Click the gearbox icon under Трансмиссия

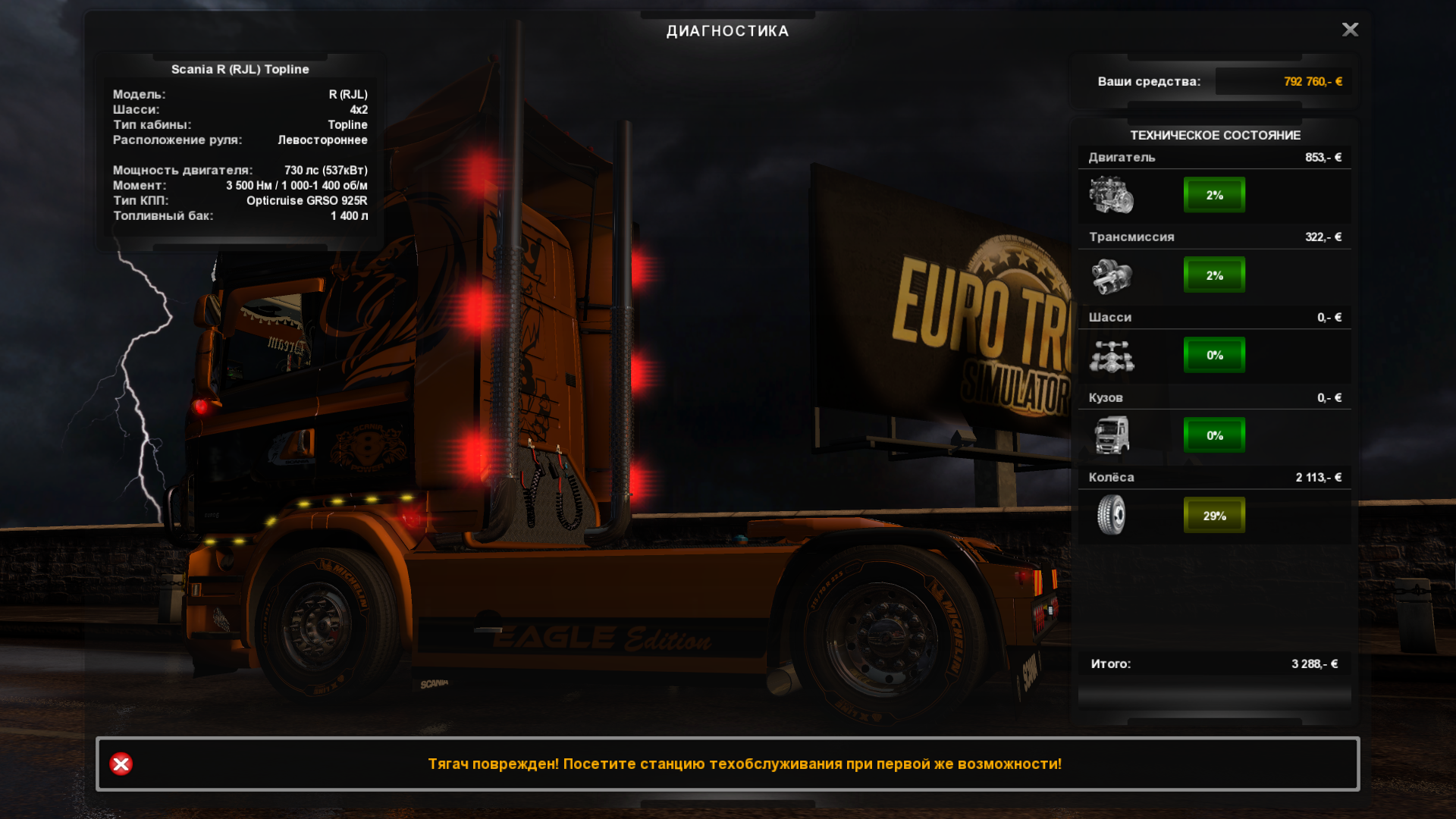(1111, 275)
